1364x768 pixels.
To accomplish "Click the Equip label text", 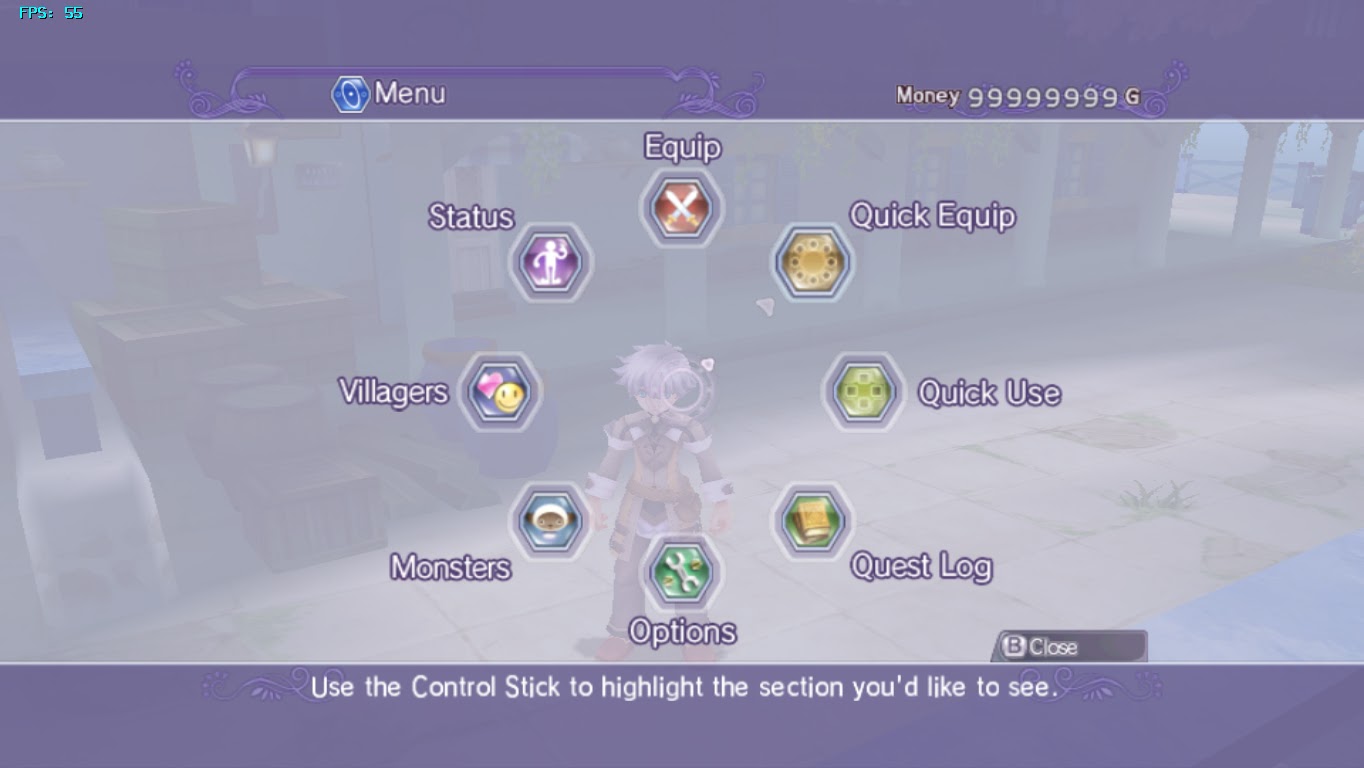I will point(682,147).
